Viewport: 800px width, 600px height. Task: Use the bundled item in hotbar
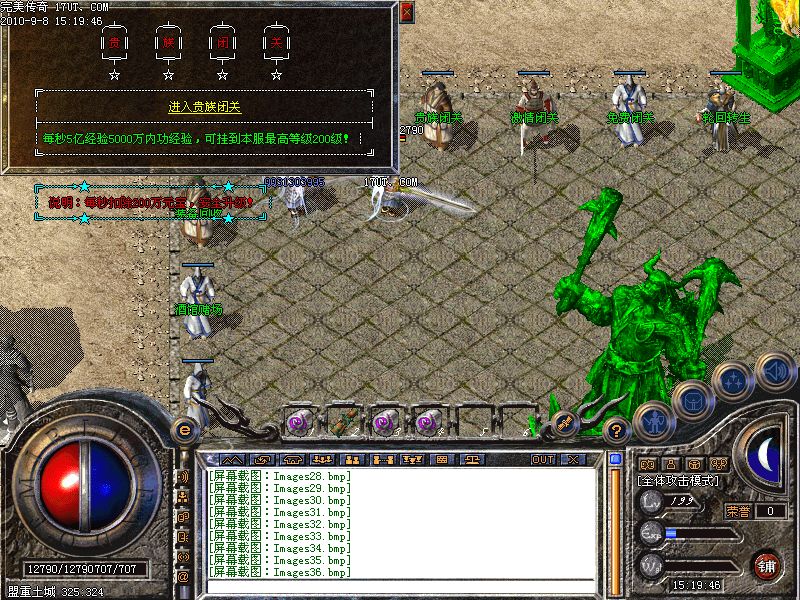343,421
